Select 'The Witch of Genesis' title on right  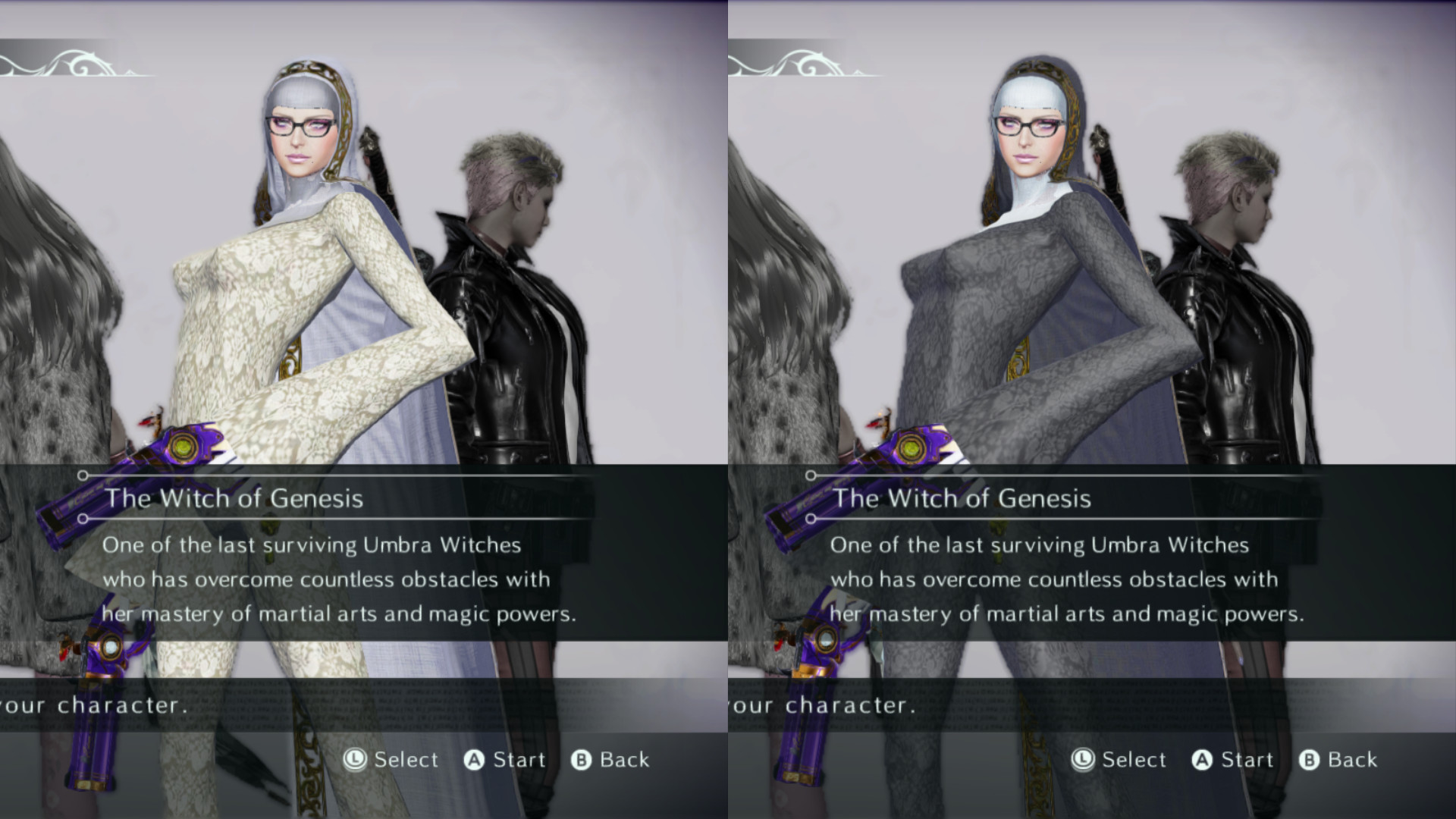(963, 498)
